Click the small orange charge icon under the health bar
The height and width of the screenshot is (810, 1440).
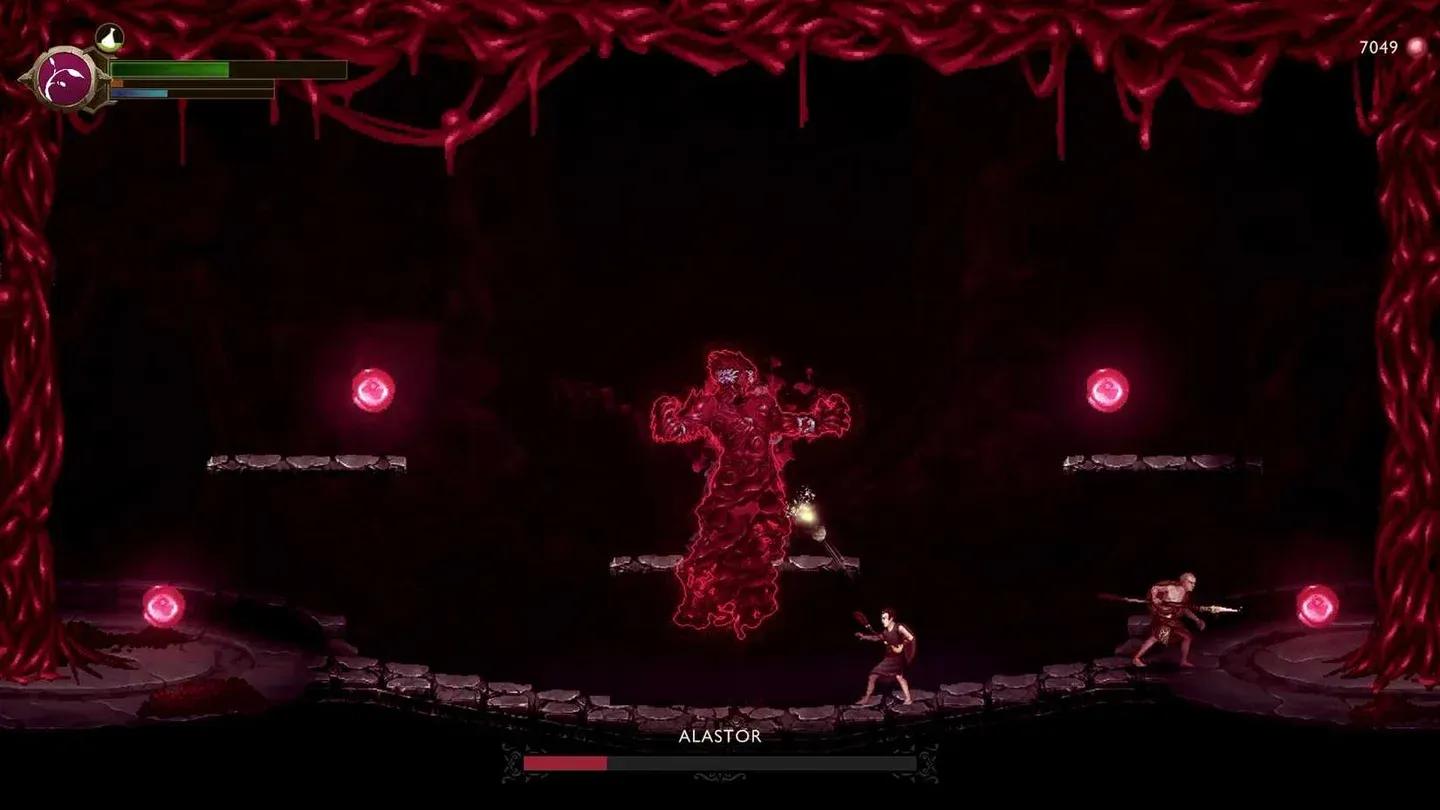(x=115, y=82)
